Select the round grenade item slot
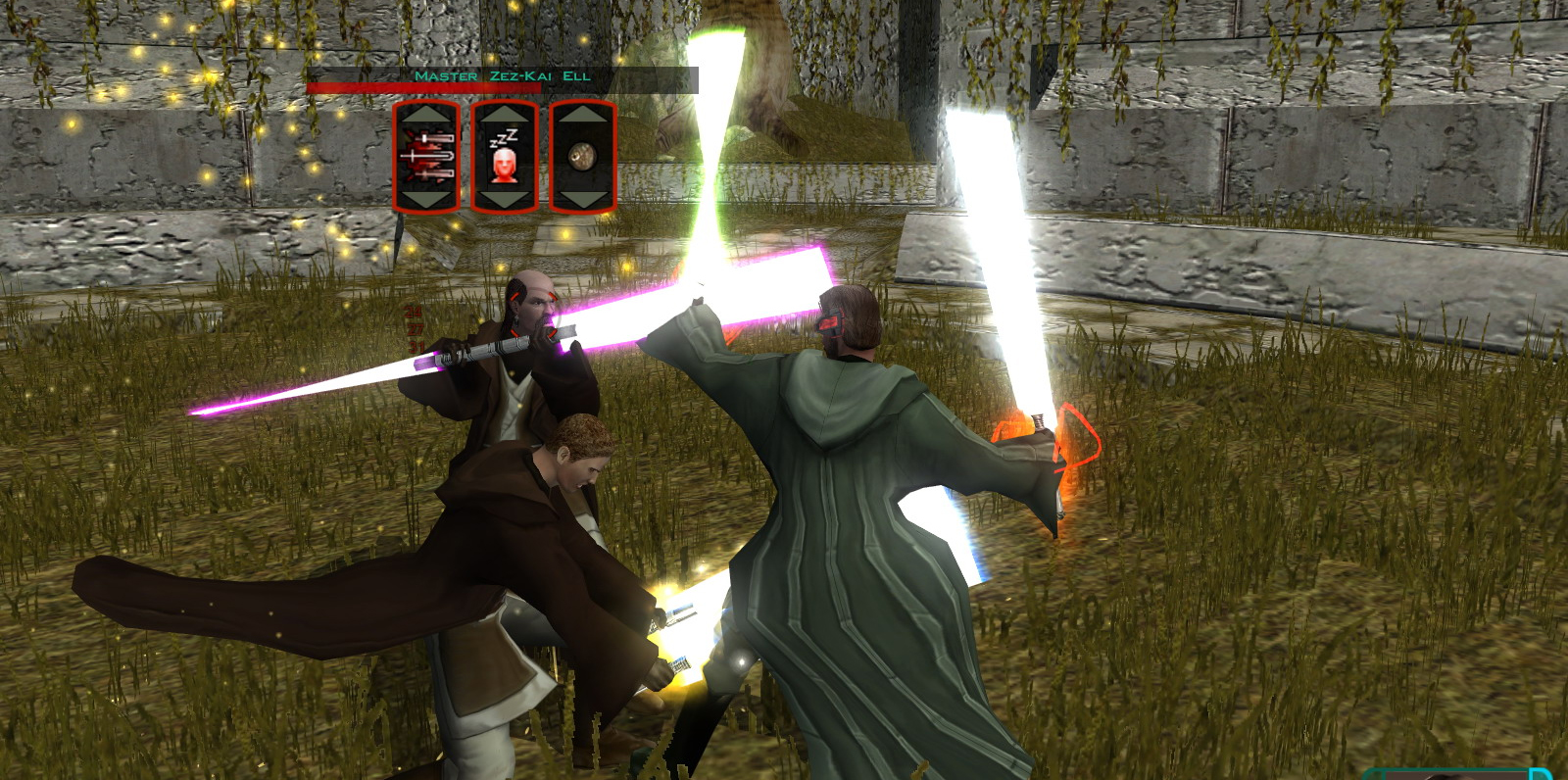 582,157
